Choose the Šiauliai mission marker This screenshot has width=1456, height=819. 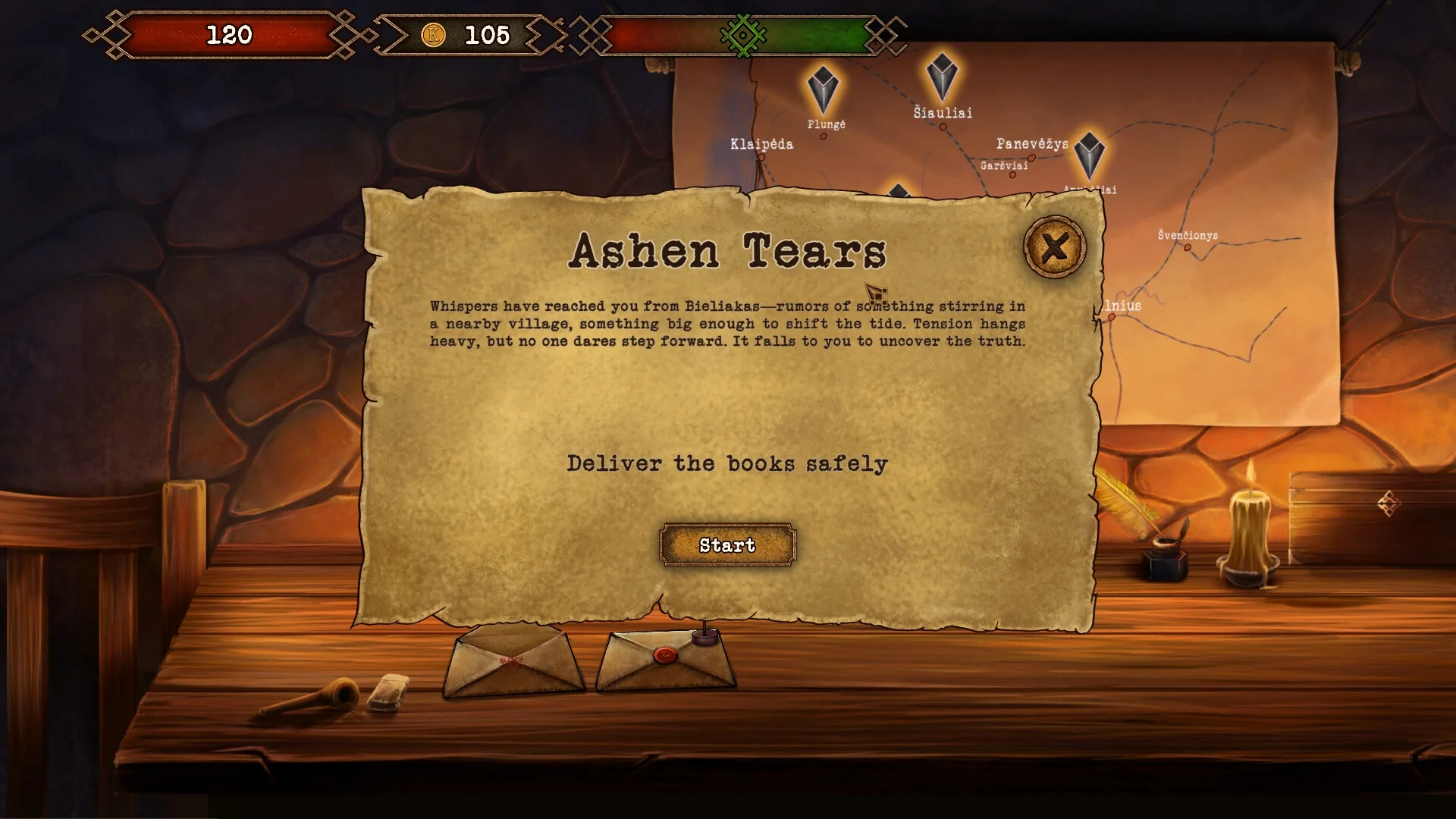pos(942,77)
